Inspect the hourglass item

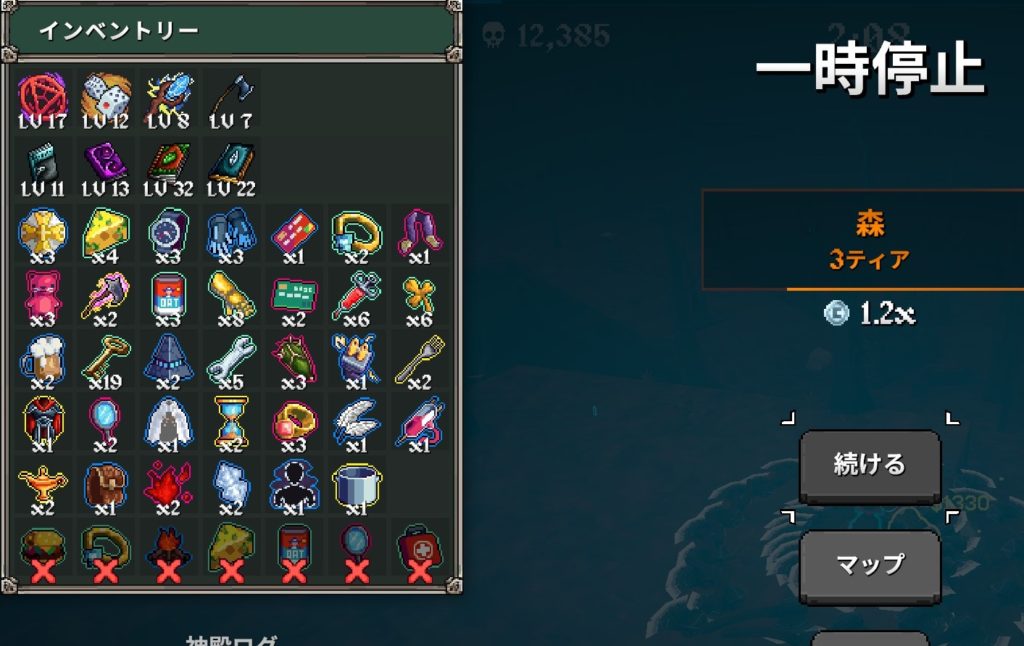(x=231, y=421)
